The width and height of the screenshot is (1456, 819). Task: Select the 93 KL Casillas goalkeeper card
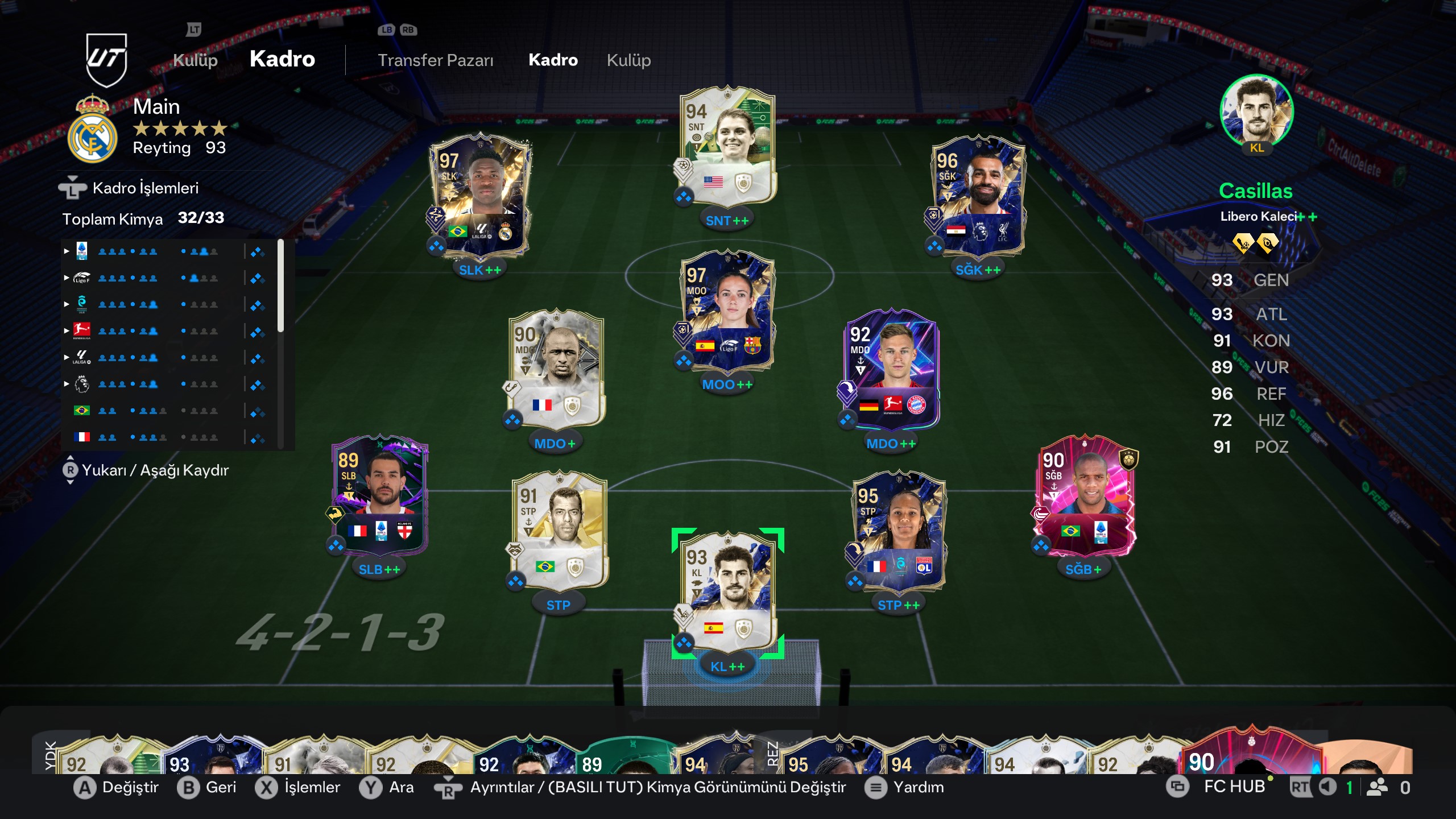(727, 593)
